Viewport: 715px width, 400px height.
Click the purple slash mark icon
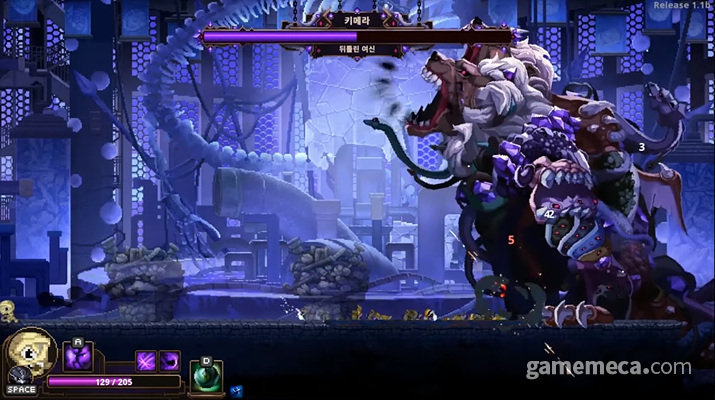coord(145,360)
